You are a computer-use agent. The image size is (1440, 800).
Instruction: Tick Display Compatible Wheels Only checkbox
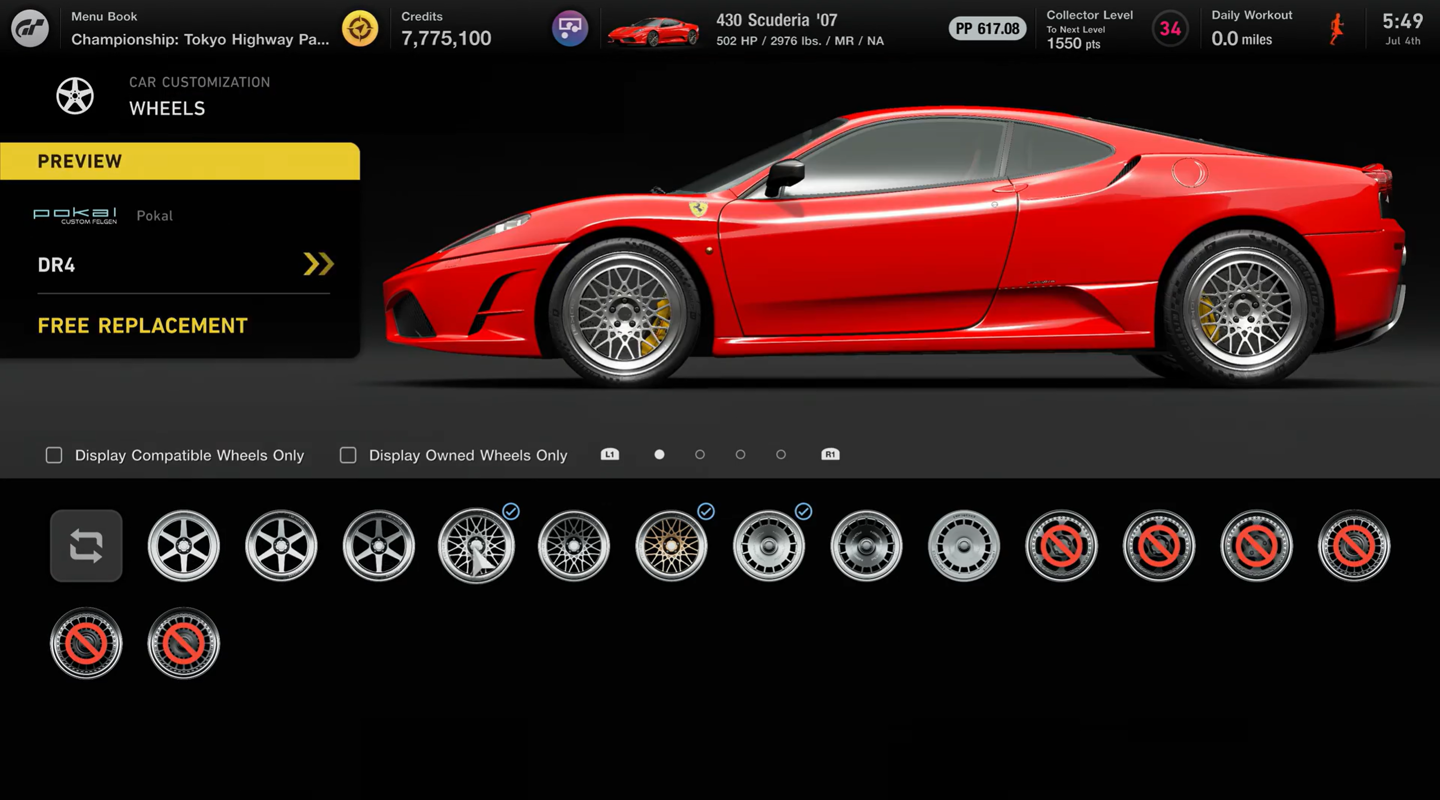point(54,455)
